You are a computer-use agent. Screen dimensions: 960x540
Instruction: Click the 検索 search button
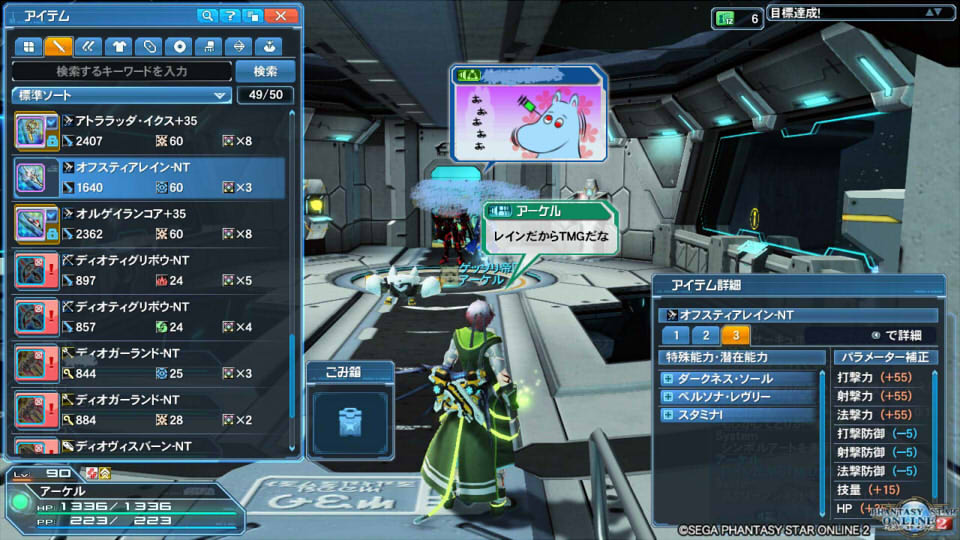point(265,72)
